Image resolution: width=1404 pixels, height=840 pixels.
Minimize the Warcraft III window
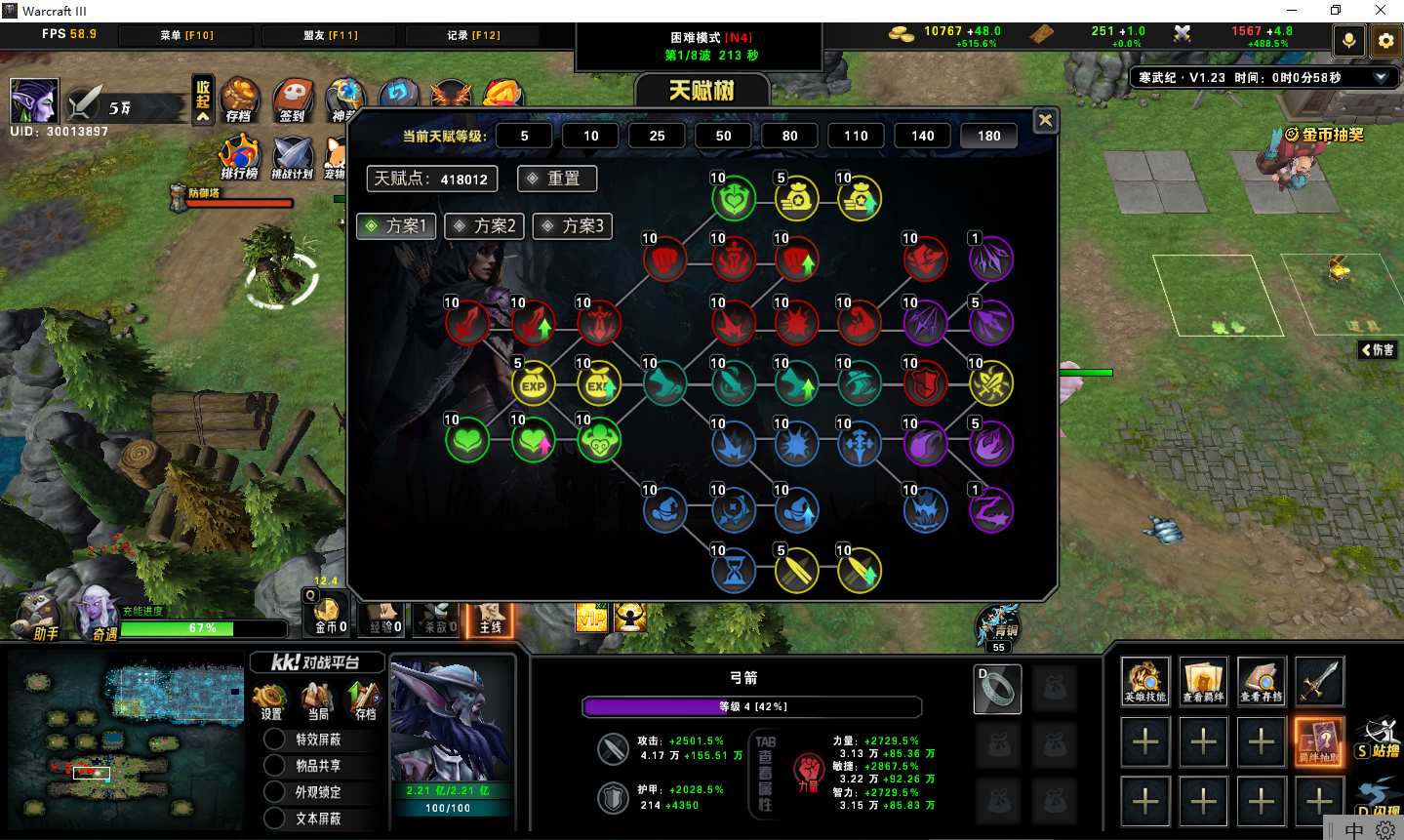click(1291, 11)
